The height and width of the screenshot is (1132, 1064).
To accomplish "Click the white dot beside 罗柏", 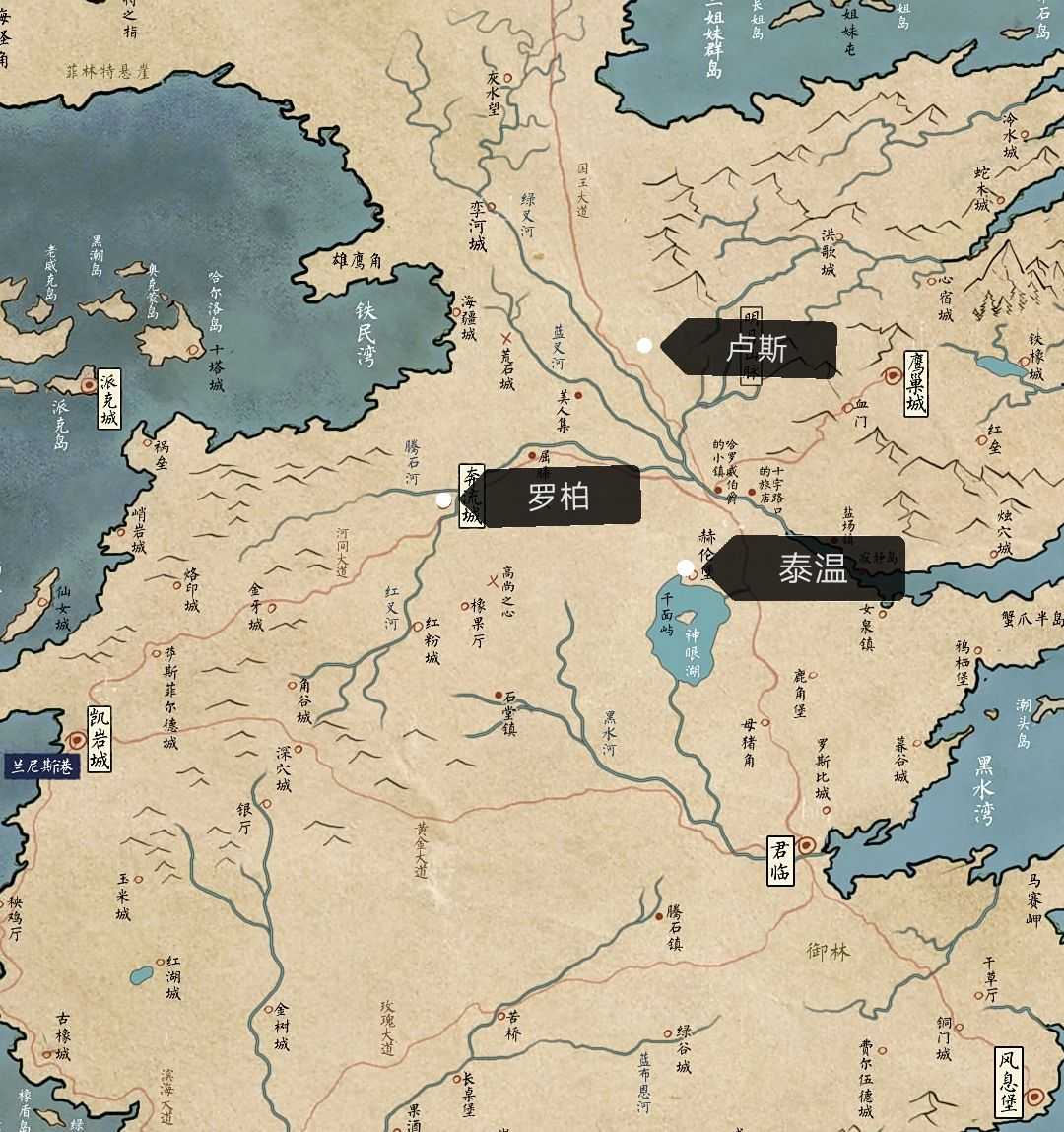I will pos(443,499).
